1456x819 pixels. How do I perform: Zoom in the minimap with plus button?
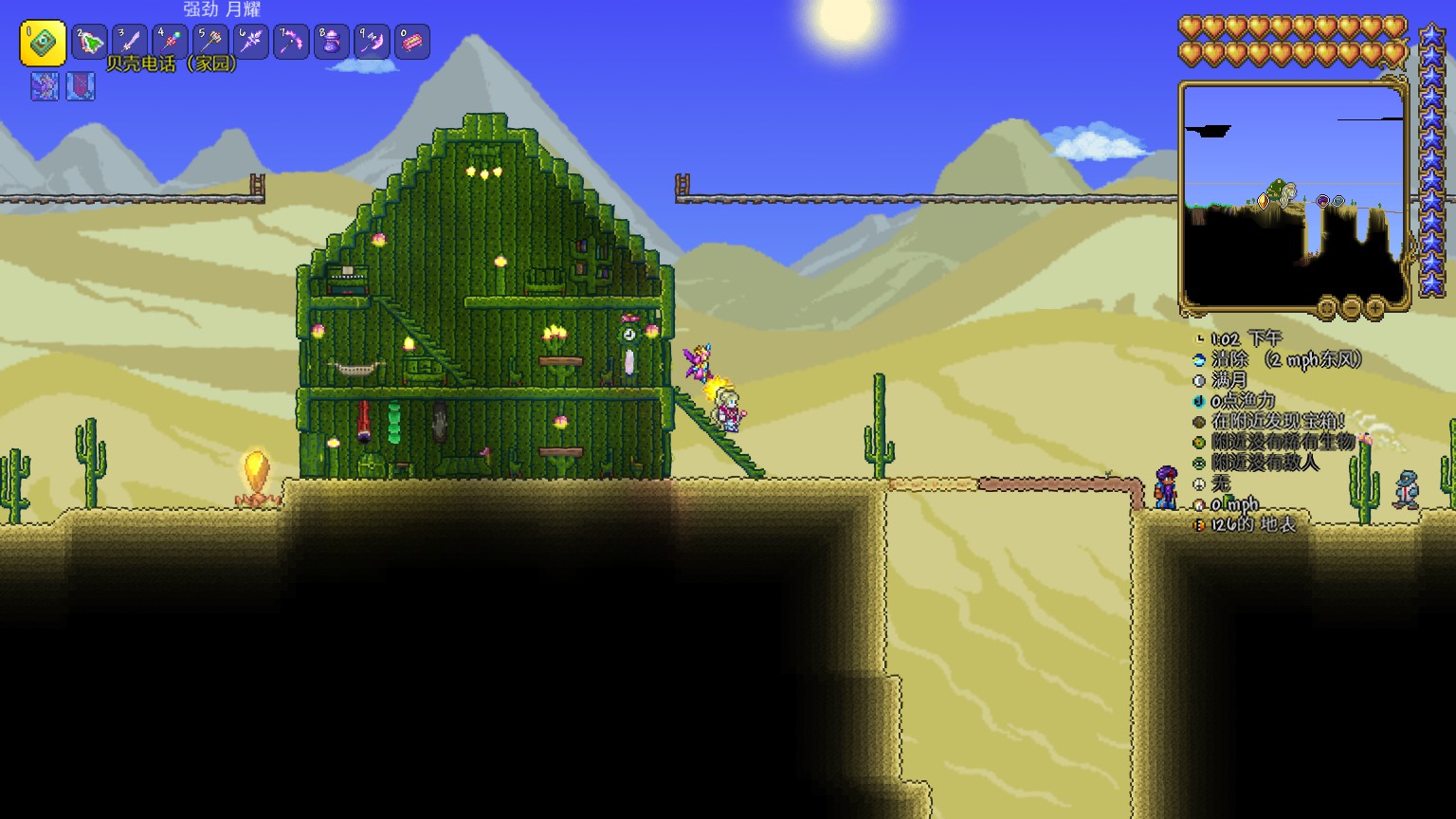pyautogui.click(x=1375, y=307)
